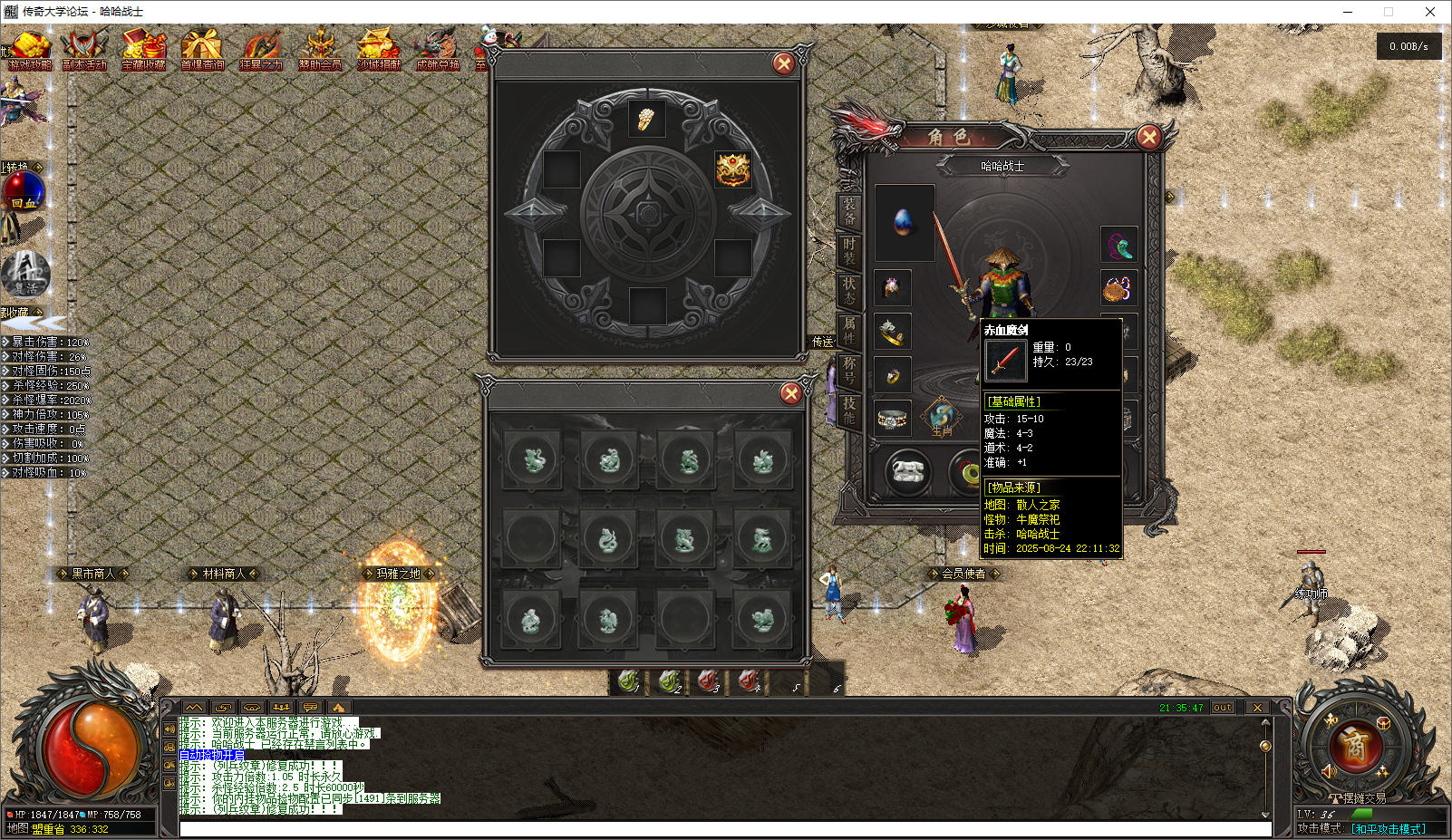
Task: Activate the 狂暴之力 icon
Action: [x=261, y=51]
